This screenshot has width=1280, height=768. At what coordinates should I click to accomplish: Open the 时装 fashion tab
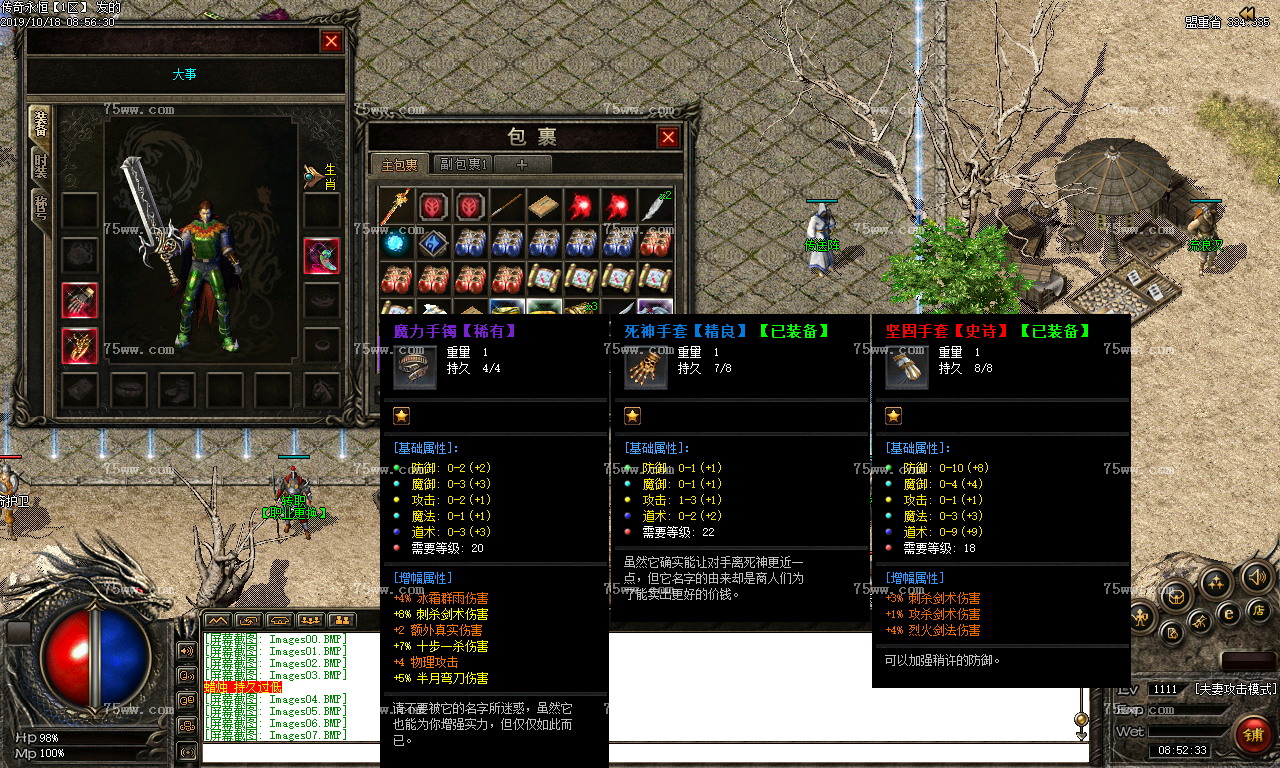pos(41,164)
